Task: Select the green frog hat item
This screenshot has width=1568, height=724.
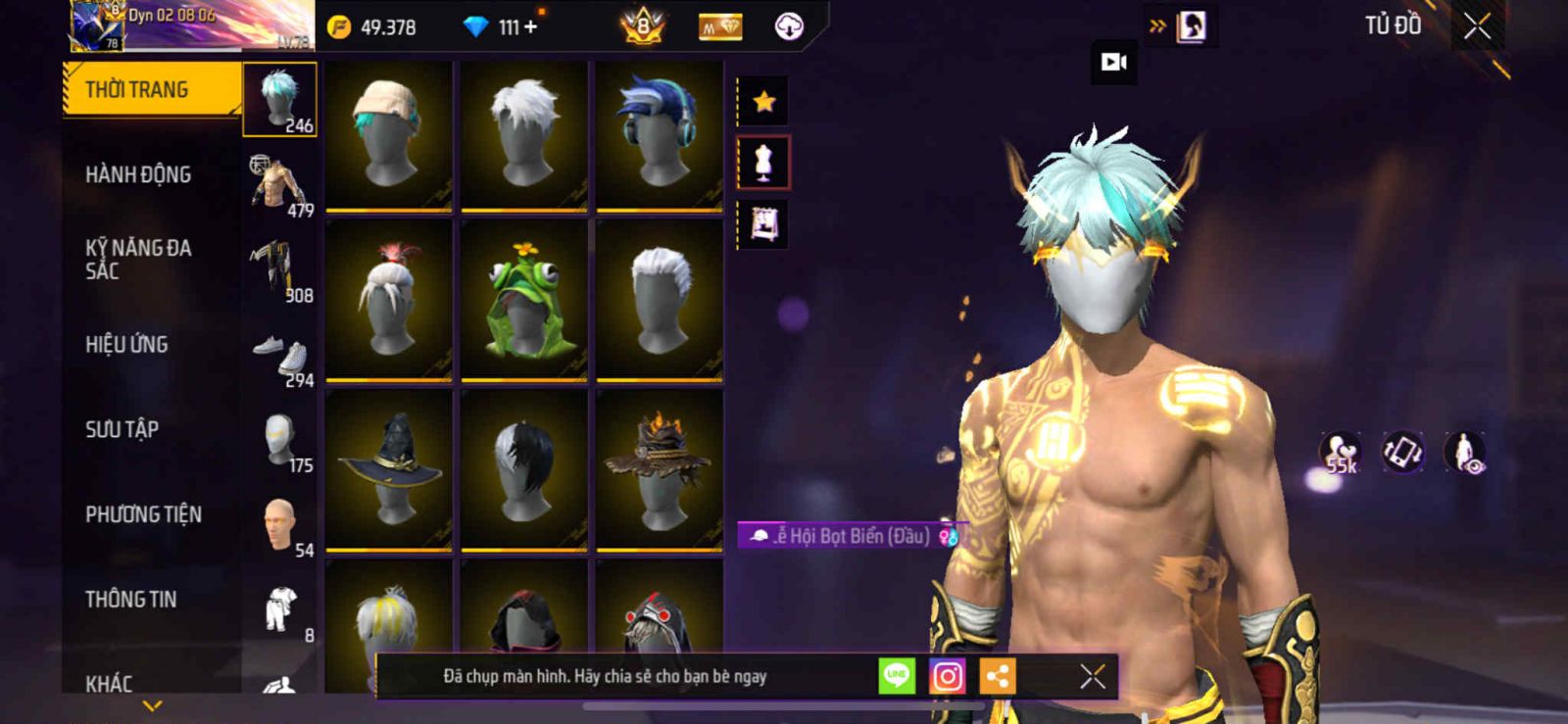Action: (524, 299)
